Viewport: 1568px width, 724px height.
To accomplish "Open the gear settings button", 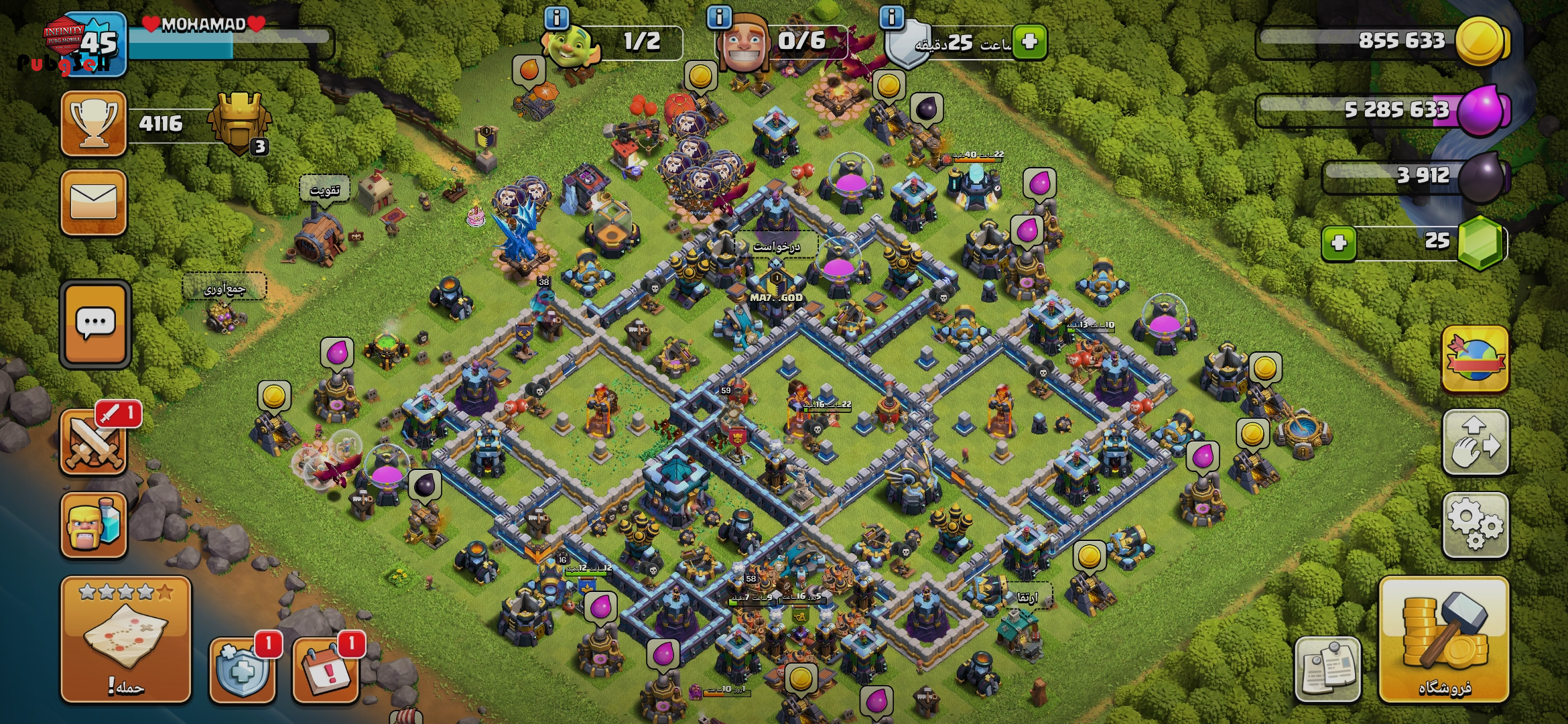I will pyautogui.click(x=1475, y=526).
